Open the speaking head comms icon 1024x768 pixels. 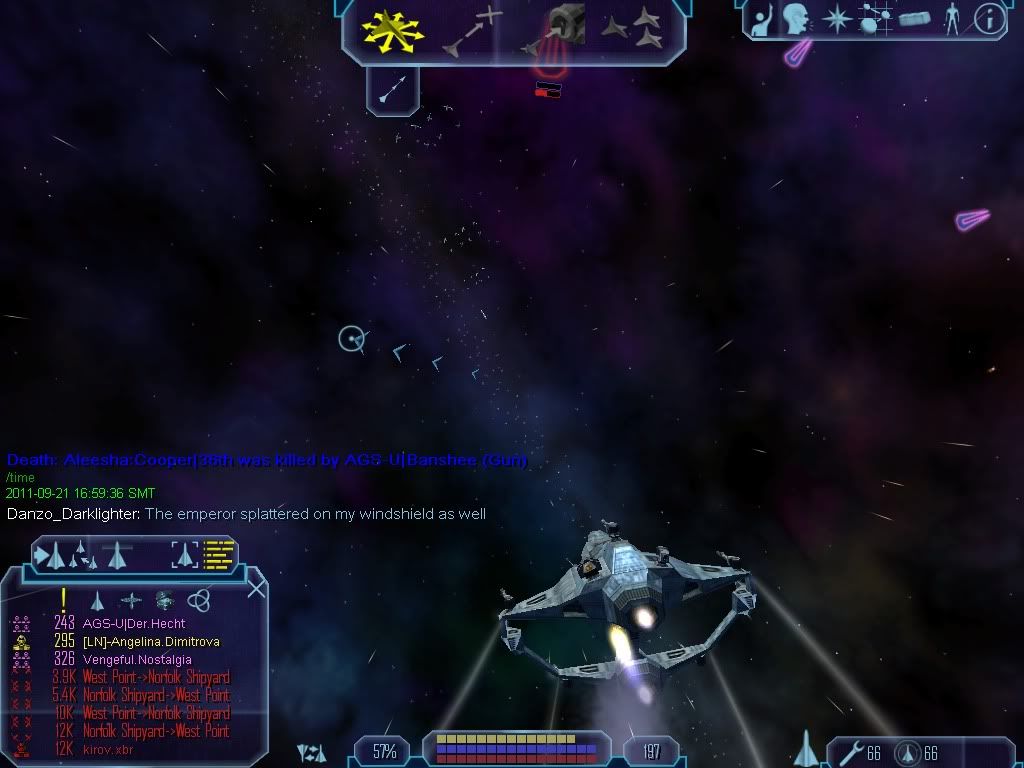(x=796, y=19)
